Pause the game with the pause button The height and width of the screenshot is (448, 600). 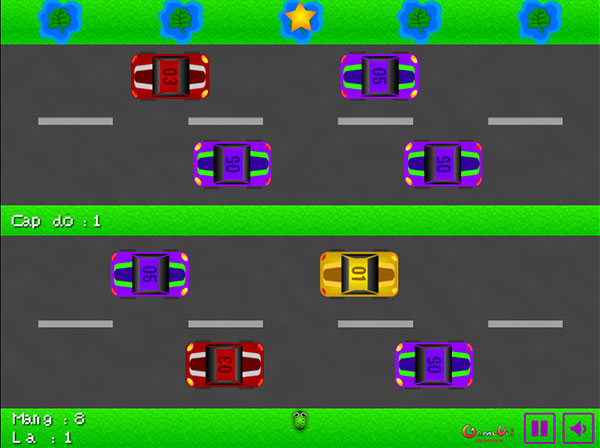[x=539, y=428]
